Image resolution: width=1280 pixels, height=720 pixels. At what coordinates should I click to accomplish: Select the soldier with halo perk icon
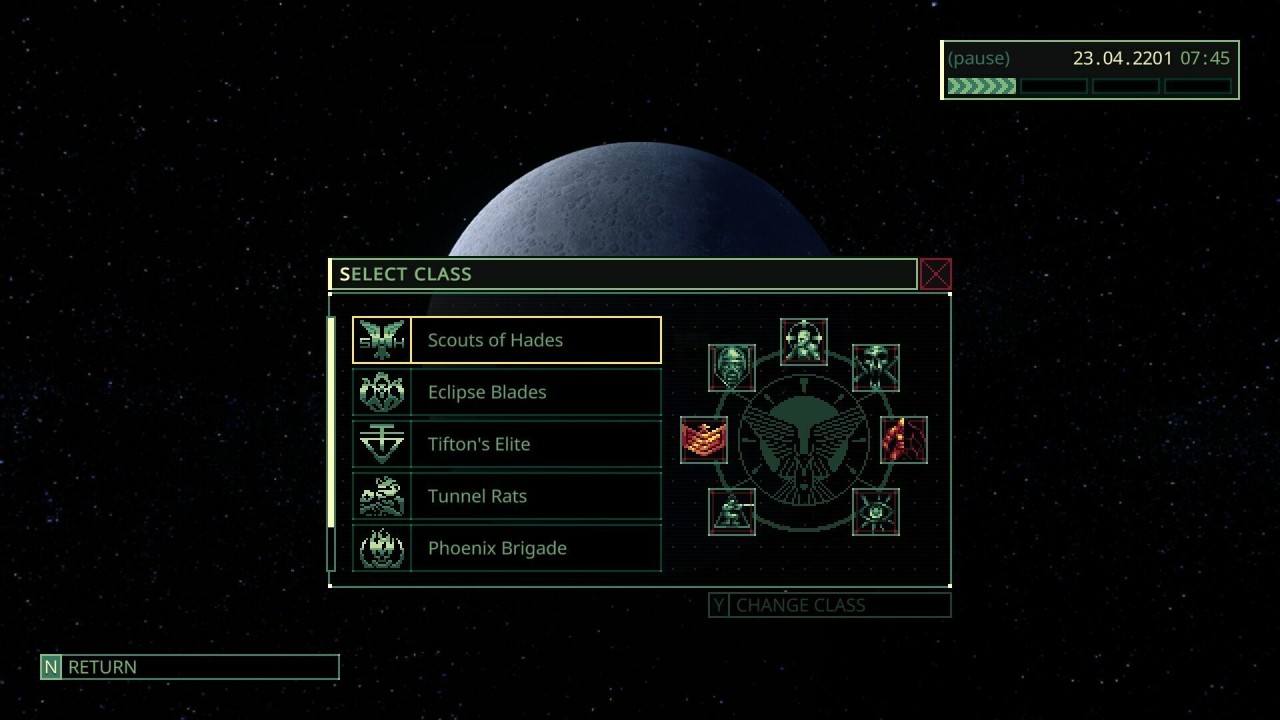coord(804,342)
